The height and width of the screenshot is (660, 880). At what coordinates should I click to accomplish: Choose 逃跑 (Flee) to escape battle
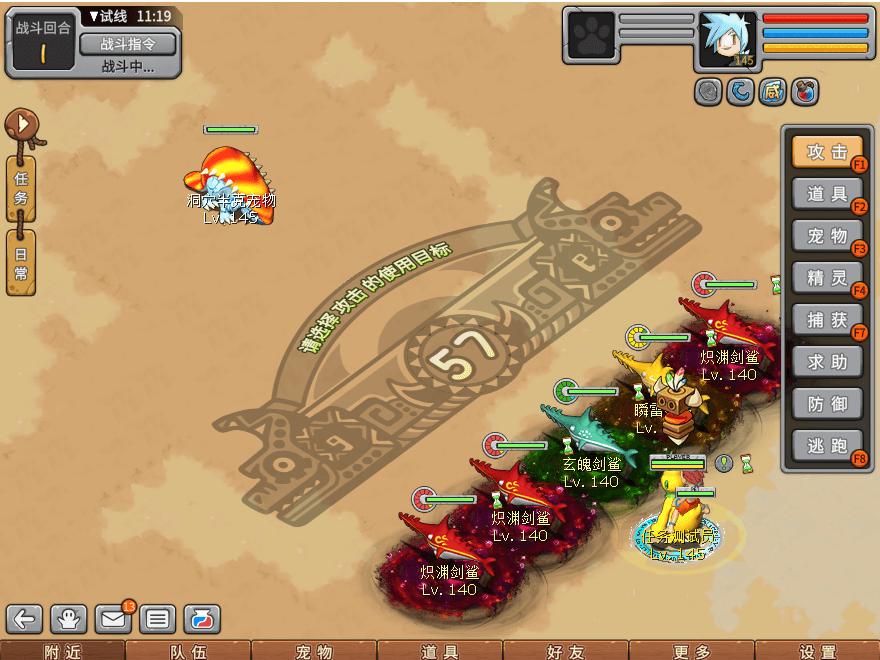[x=827, y=446]
